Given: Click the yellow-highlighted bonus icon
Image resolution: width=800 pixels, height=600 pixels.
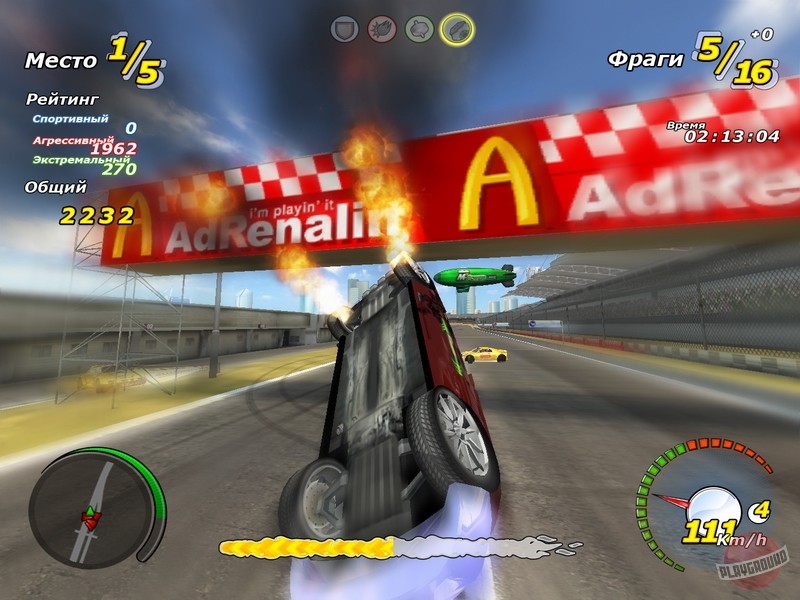Looking at the screenshot, I should pyautogui.click(x=457, y=28).
